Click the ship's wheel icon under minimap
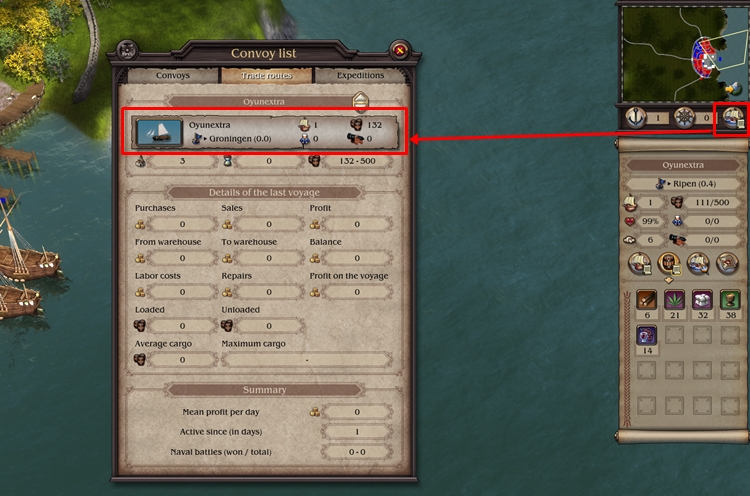 point(685,117)
